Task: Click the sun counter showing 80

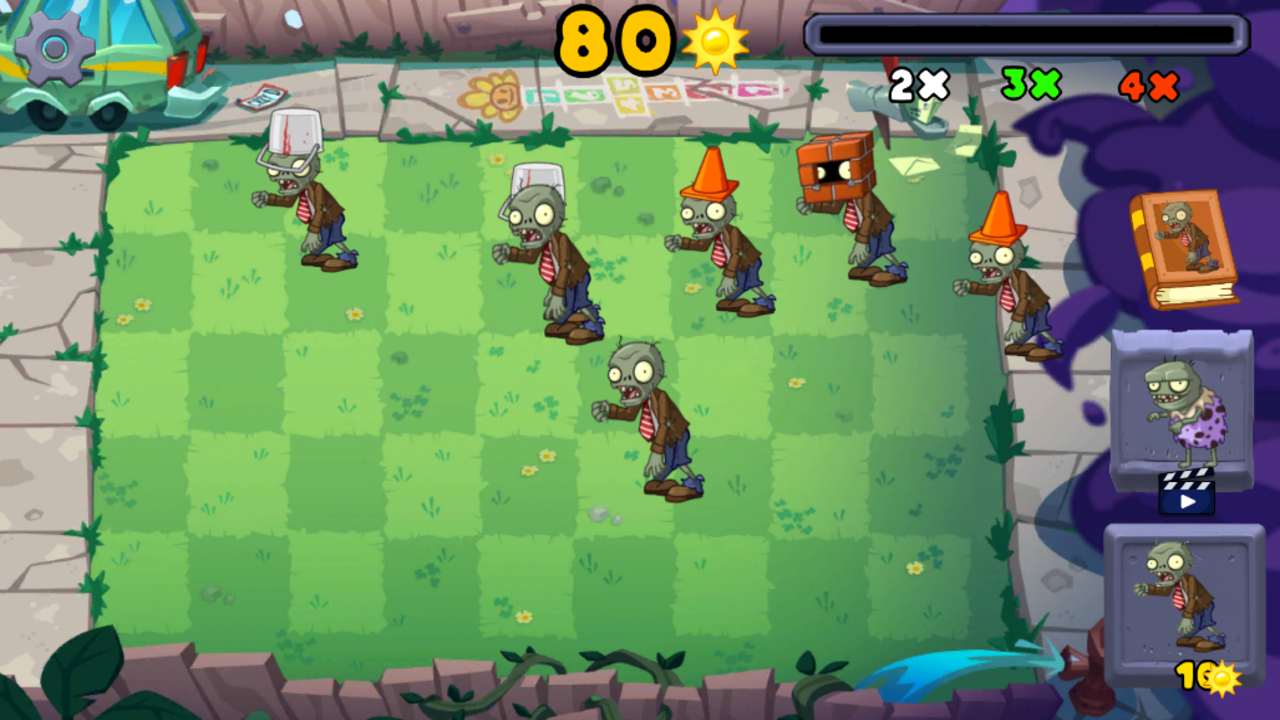Action: coord(615,40)
